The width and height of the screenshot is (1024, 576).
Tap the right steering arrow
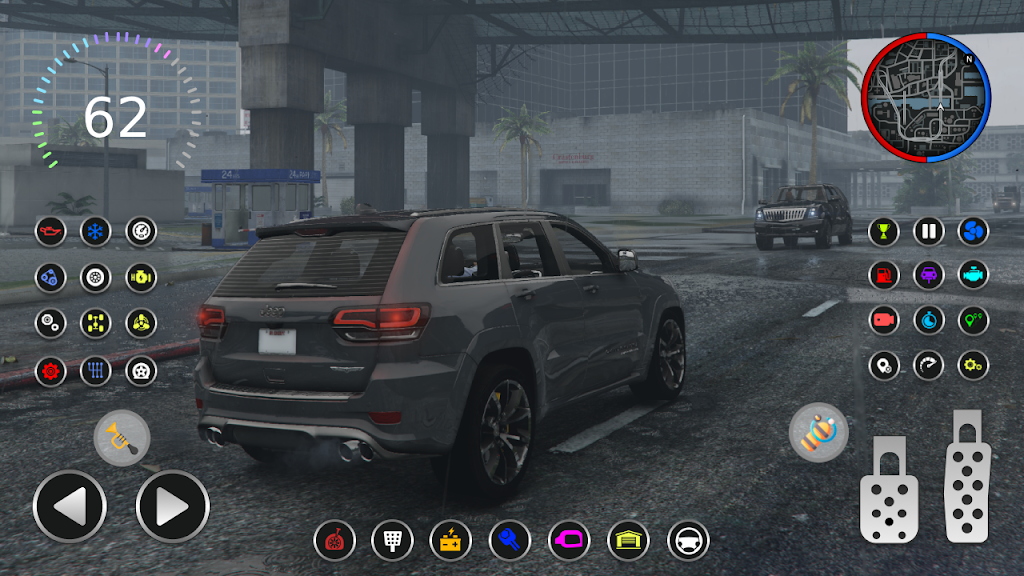[x=172, y=507]
